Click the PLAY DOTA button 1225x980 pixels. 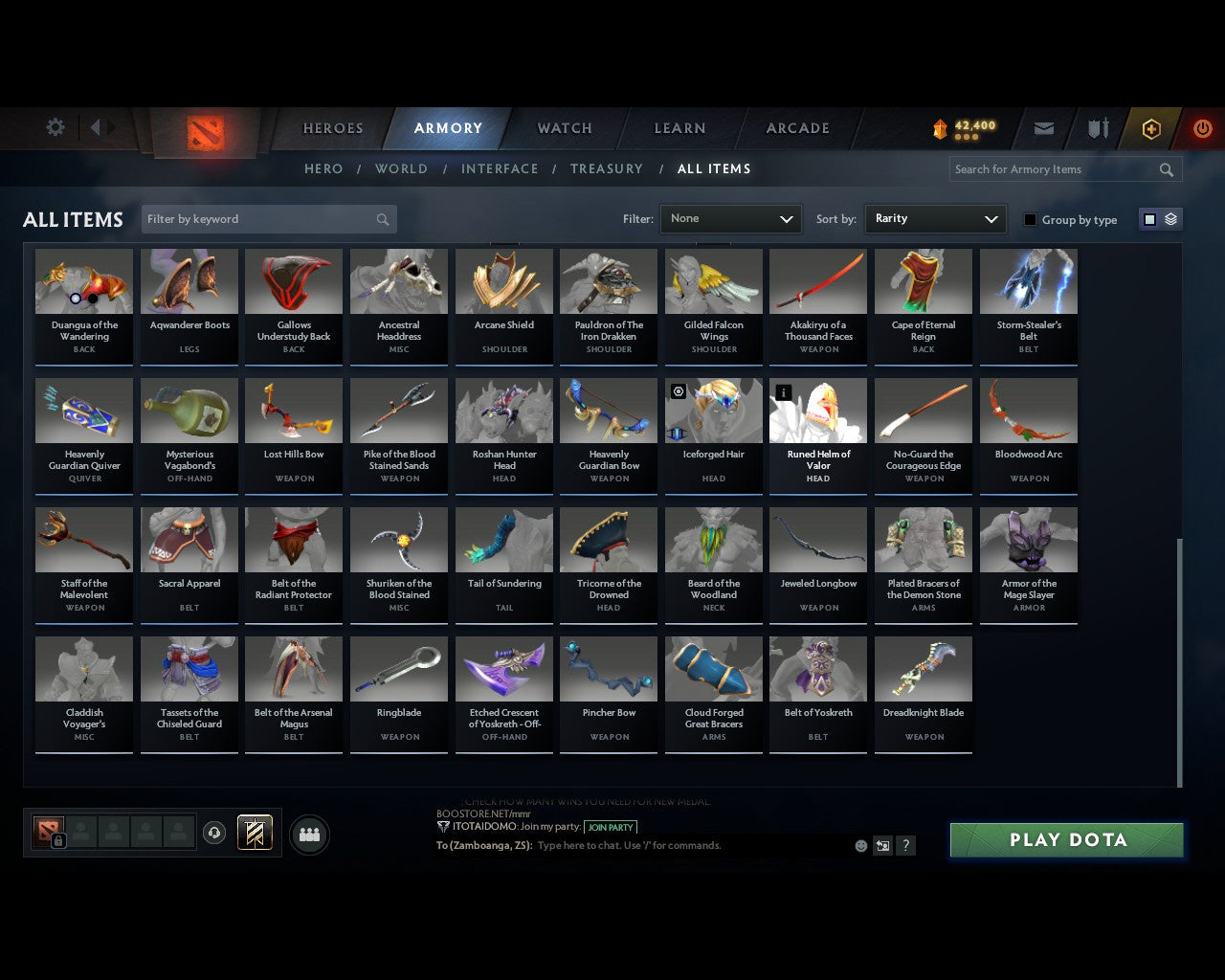click(1065, 839)
